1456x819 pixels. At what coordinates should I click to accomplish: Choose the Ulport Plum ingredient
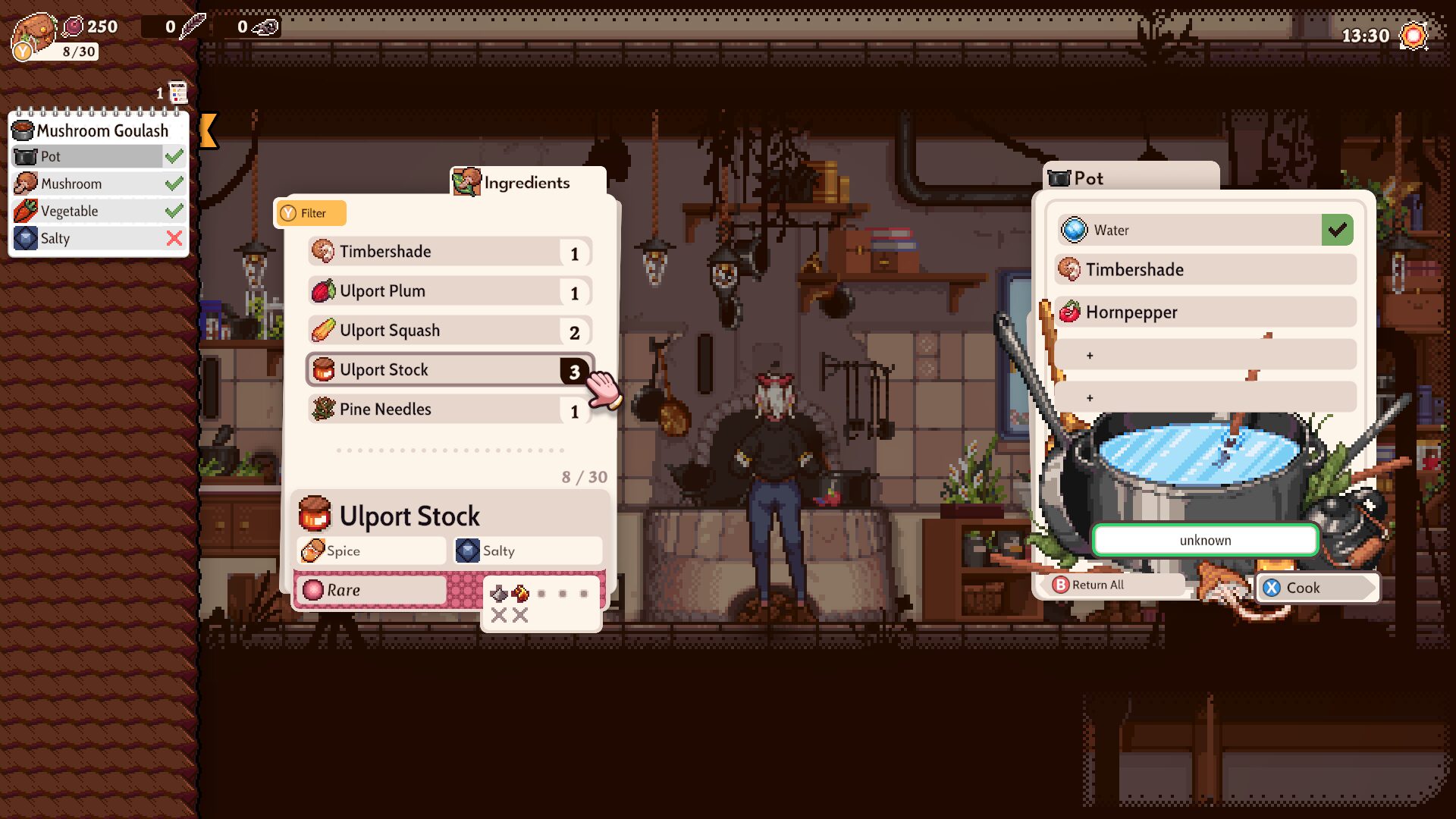coord(449,291)
